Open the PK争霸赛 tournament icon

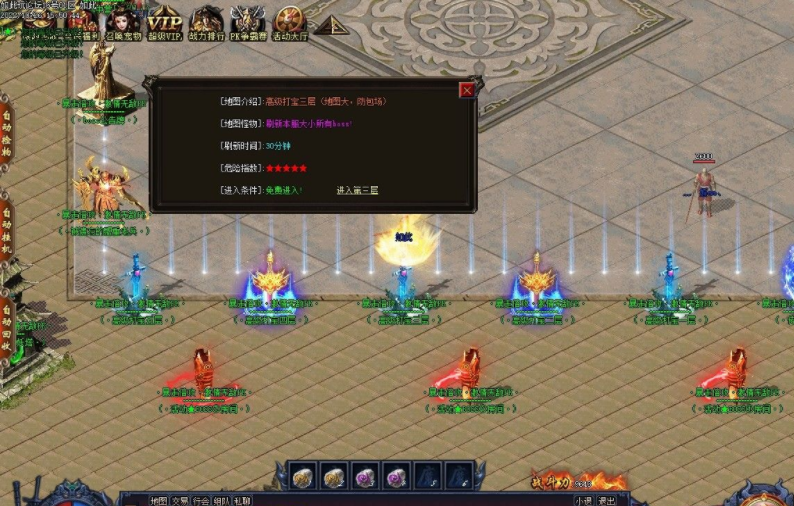[248, 23]
